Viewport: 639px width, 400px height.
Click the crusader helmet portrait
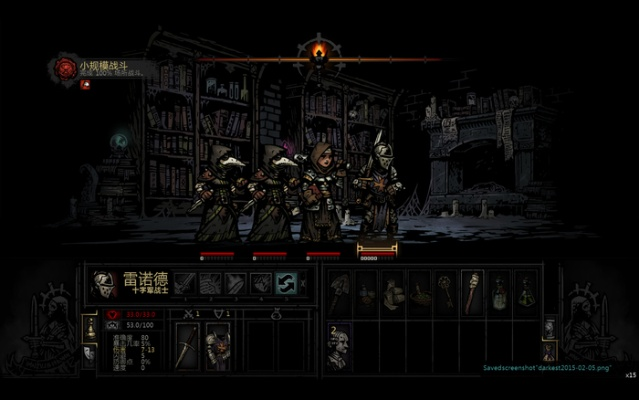click(104, 284)
